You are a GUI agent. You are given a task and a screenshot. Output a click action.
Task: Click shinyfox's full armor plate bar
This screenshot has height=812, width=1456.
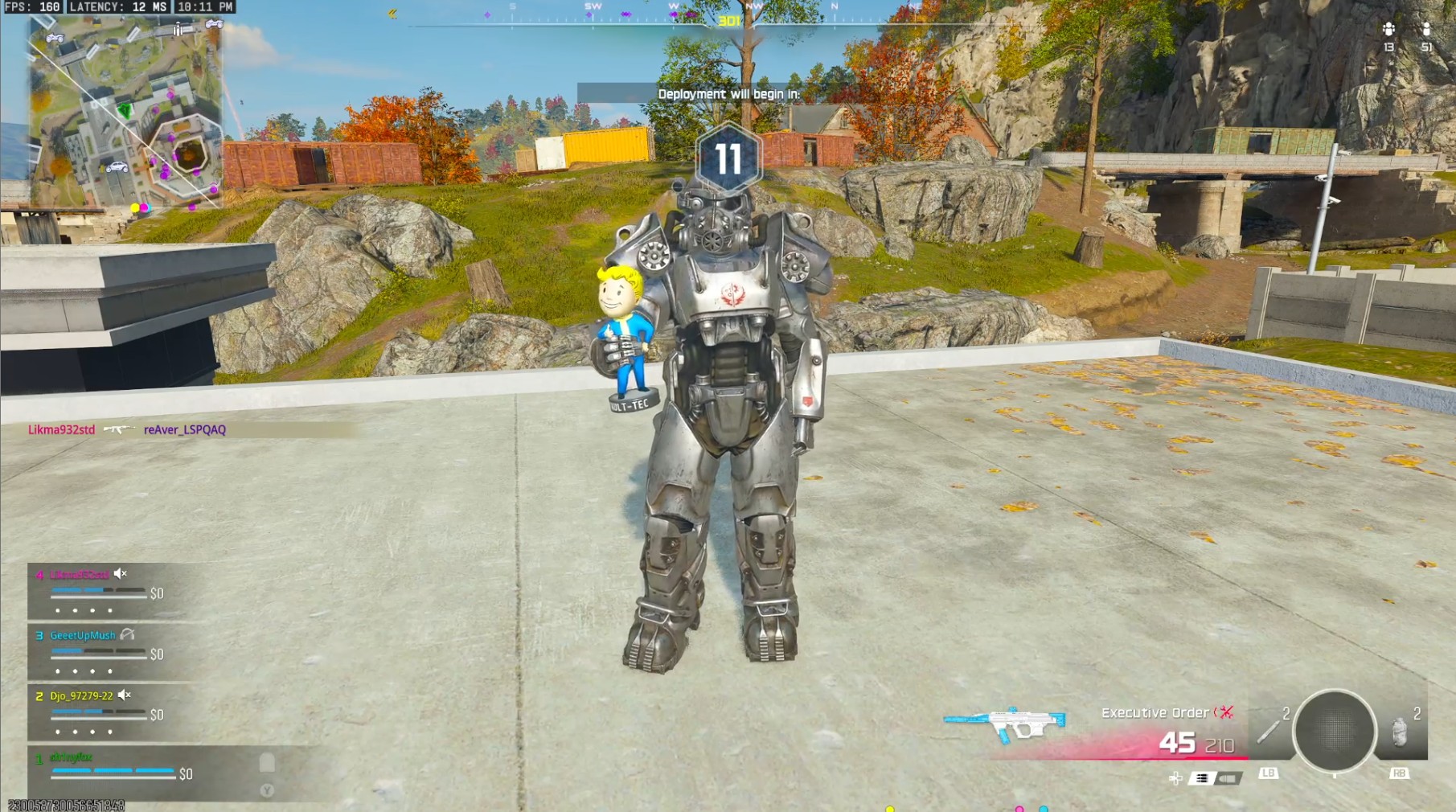[113, 771]
